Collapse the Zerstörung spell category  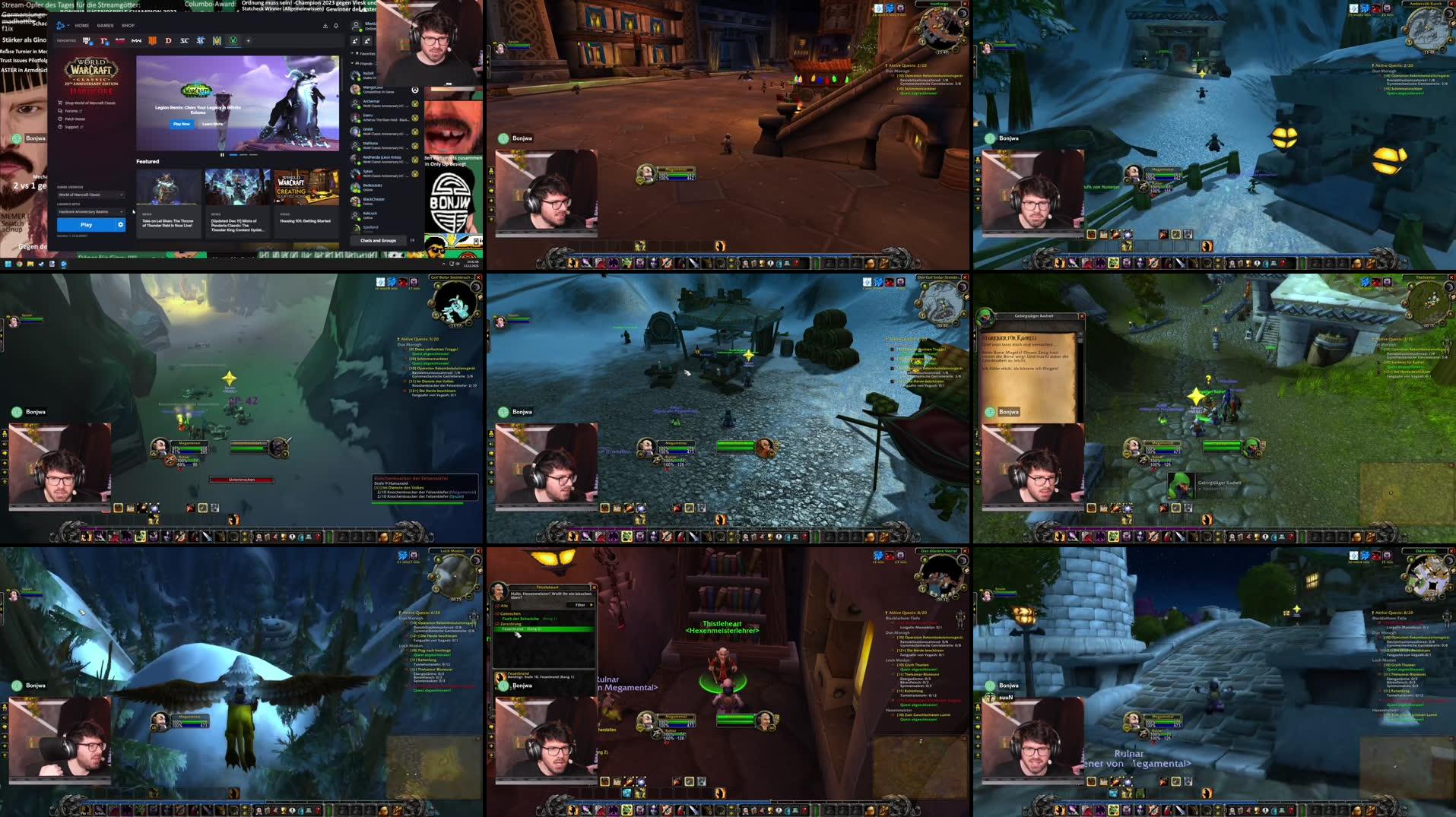pyautogui.click(x=497, y=624)
